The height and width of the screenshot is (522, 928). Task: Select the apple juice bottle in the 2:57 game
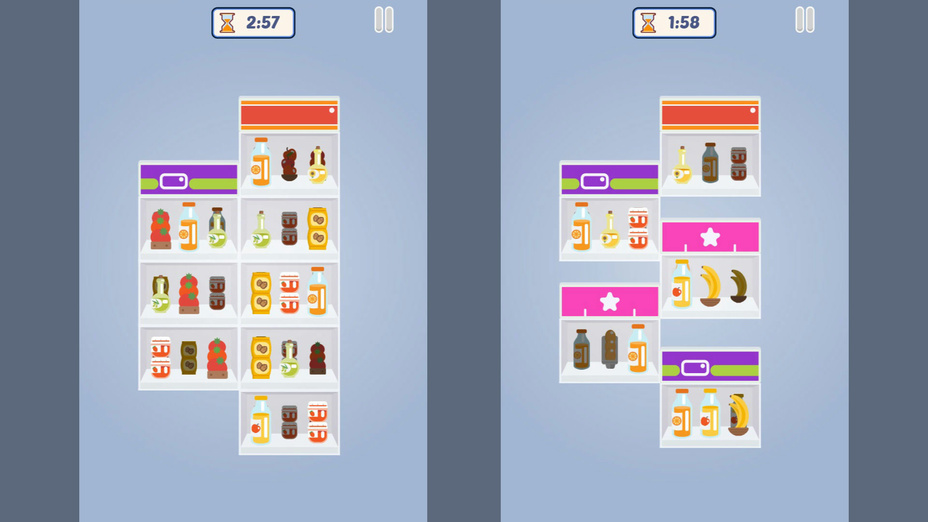tap(261, 420)
